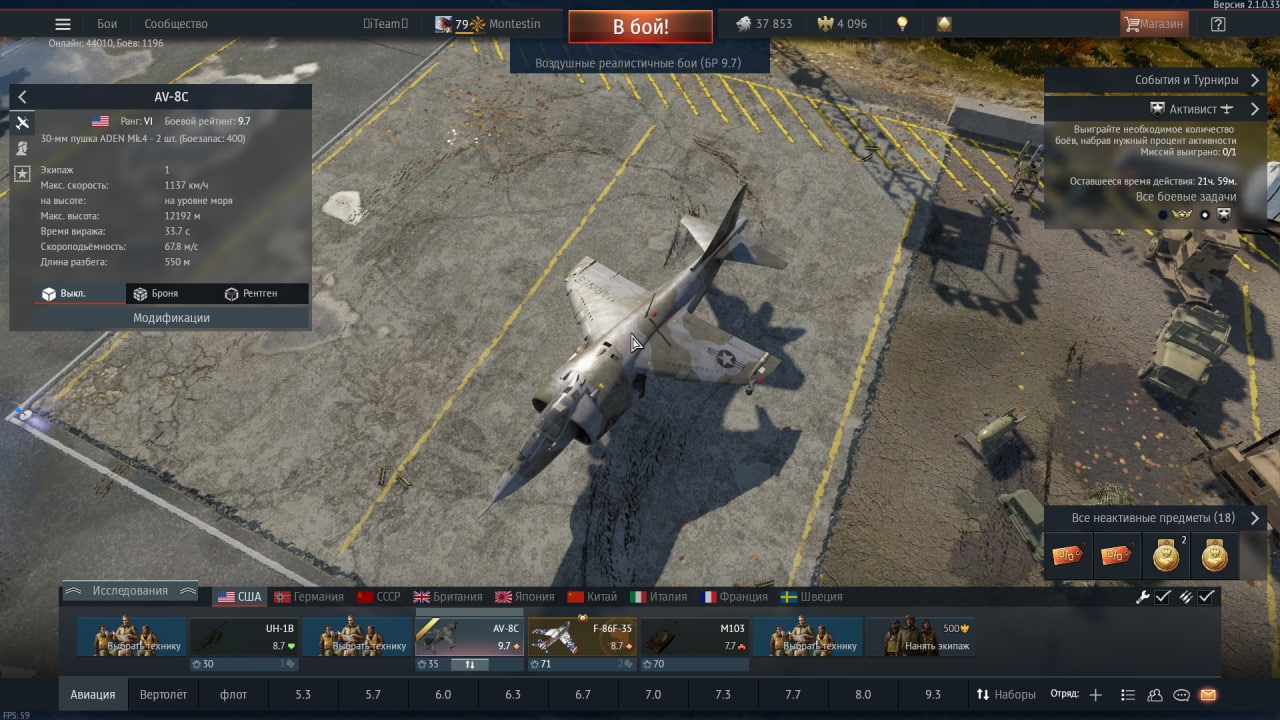Select the Германия nation tab
This screenshot has height=720, width=1280.
[x=309, y=597]
